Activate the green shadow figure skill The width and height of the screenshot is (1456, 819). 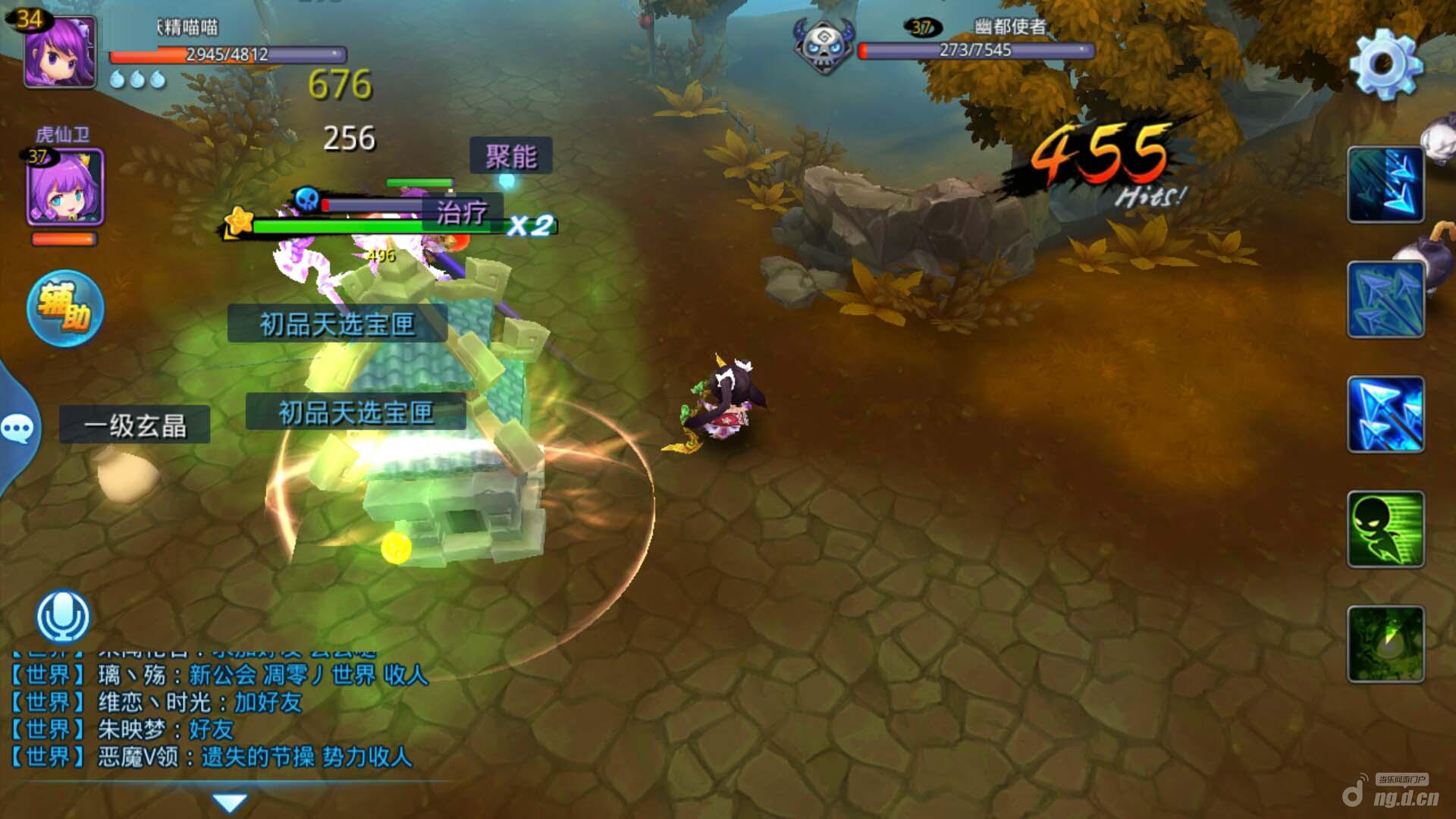(x=1385, y=529)
